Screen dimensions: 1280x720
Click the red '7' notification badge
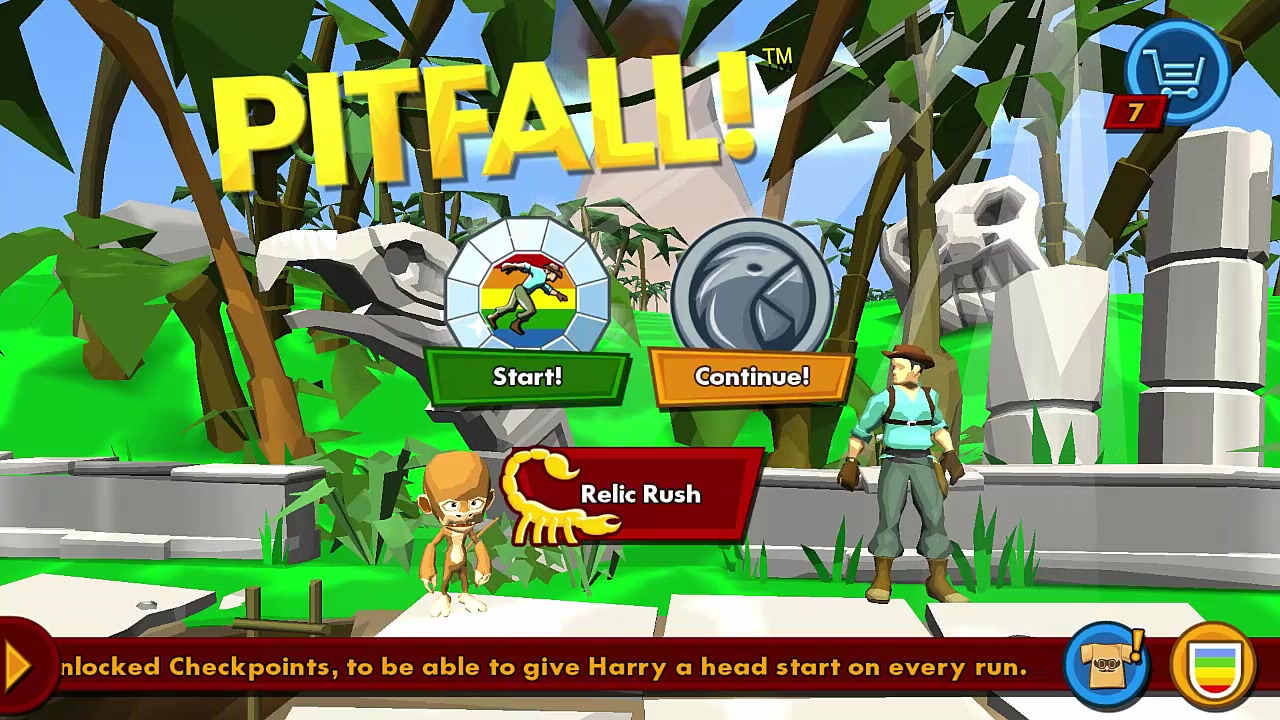pos(1135,113)
